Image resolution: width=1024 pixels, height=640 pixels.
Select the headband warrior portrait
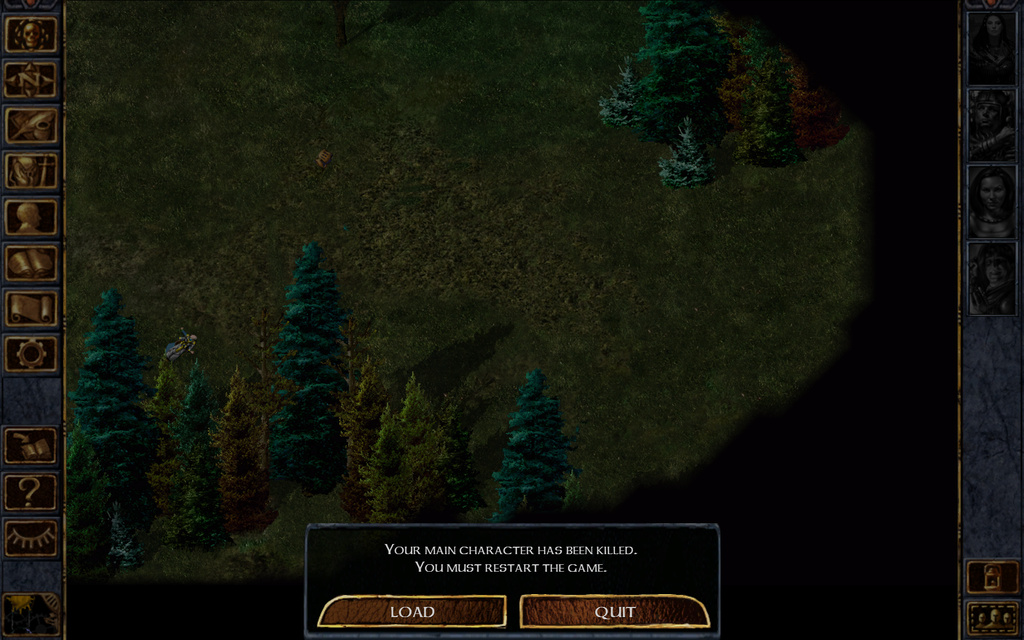click(991, 123)
